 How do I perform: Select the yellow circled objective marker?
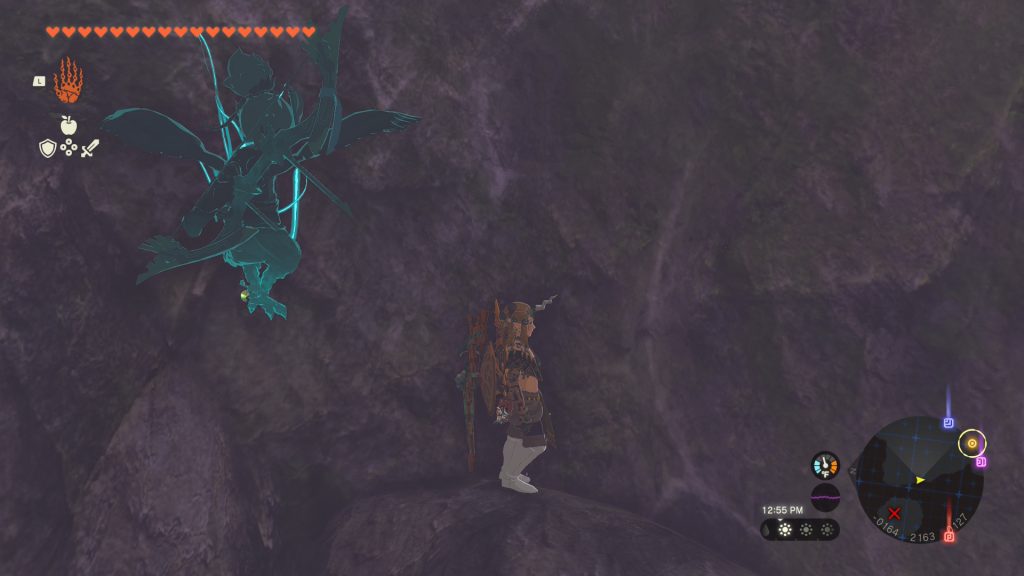[971, 443]
